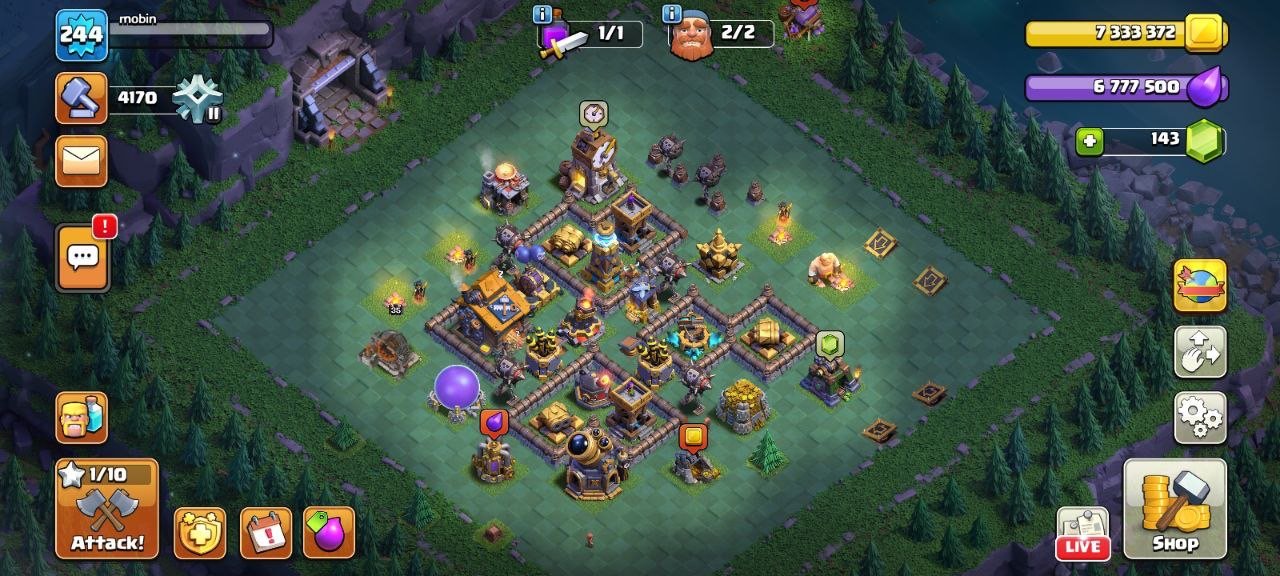This screenshot has width=1280, height=576.
Task: Open the globe ranking button
Action: (1199, 286)
